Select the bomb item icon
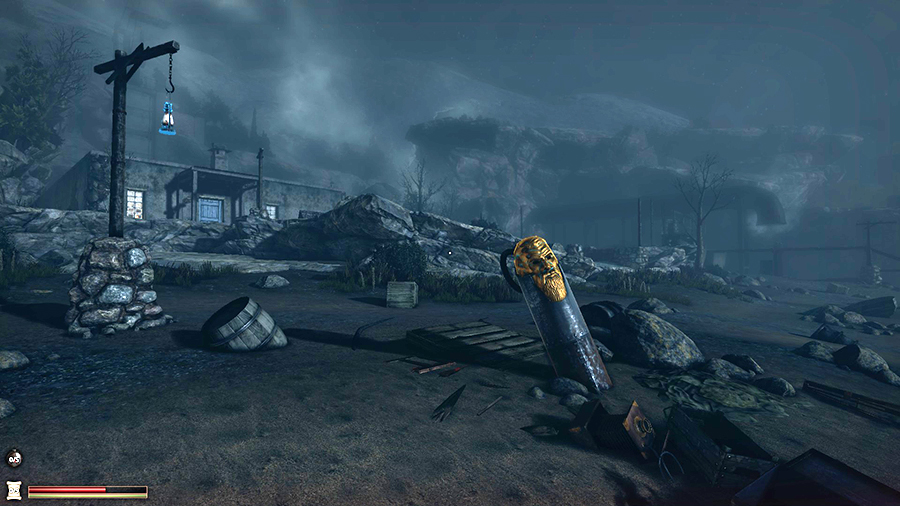This screenshot has width=900, height=506. [x=14, y=459]
